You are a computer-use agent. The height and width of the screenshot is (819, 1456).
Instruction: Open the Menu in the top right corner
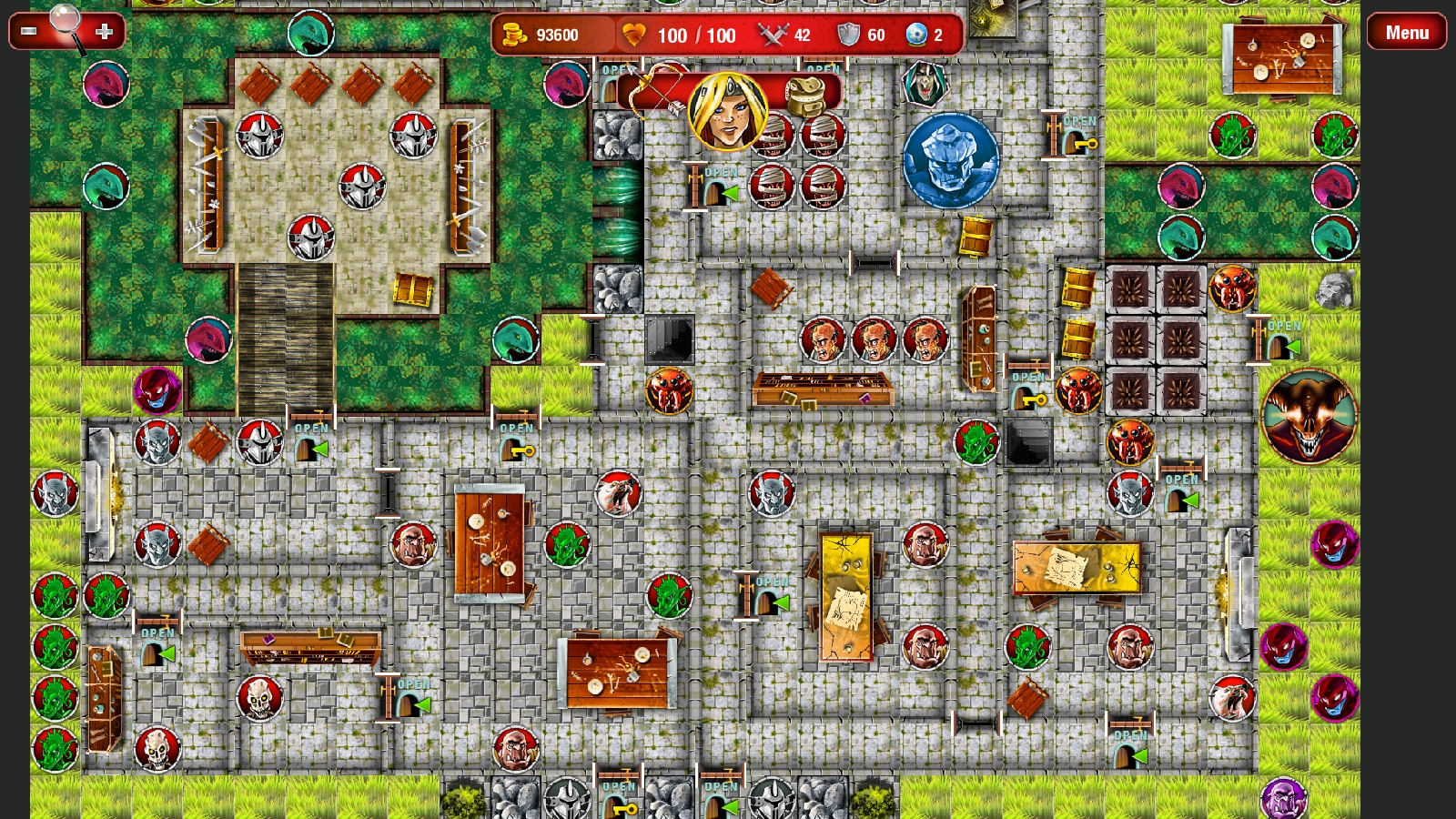1407,32
